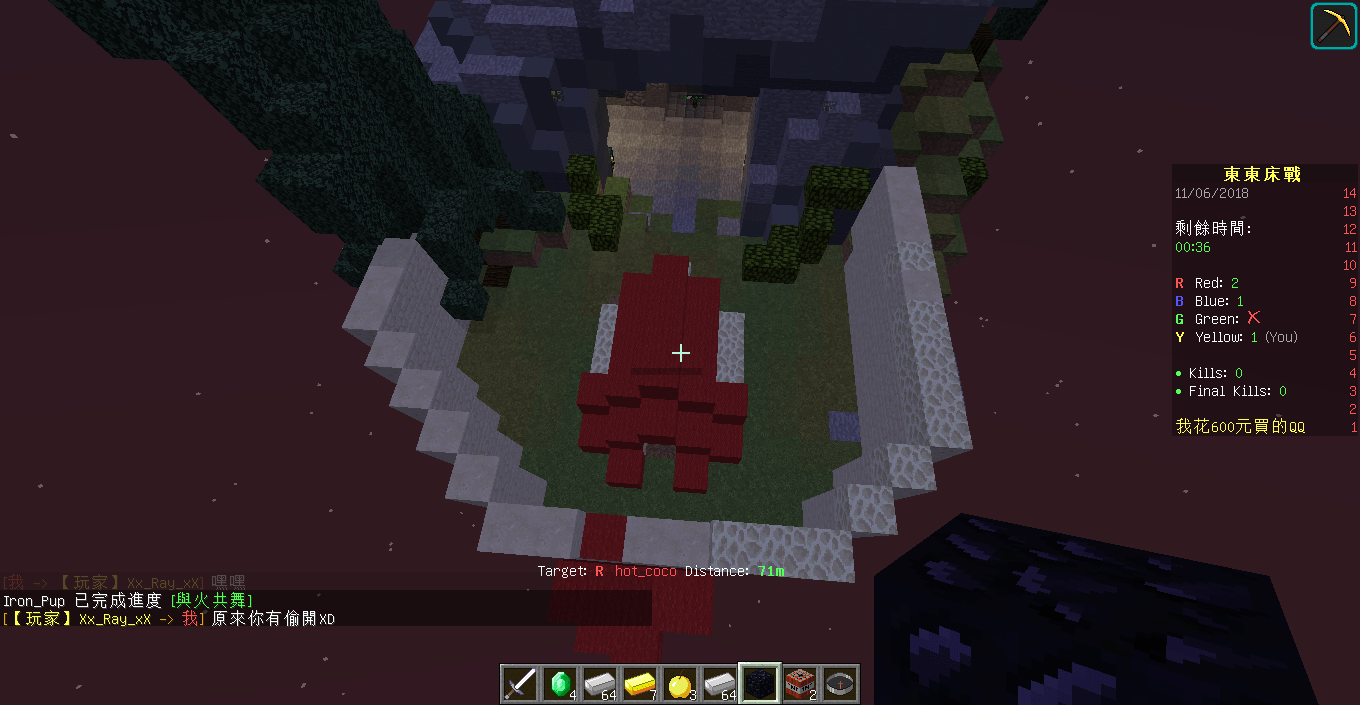This screenshot has width=1360, height=705.
Task: Click the golden pickaxe icon
Action: (x=1334, y=25)
